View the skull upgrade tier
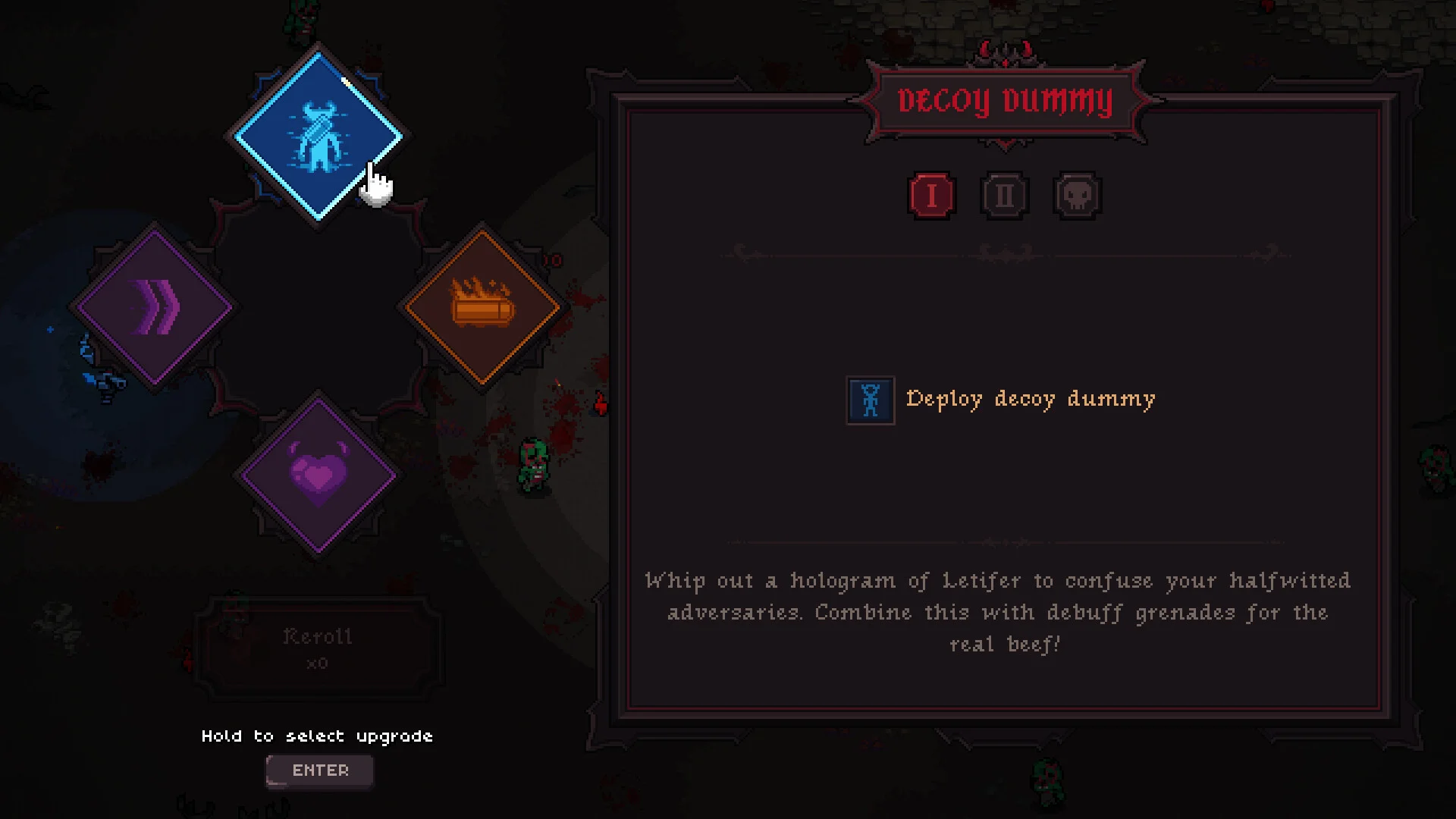Screen dimensions: 1456x819 (x=1078, y=196)
